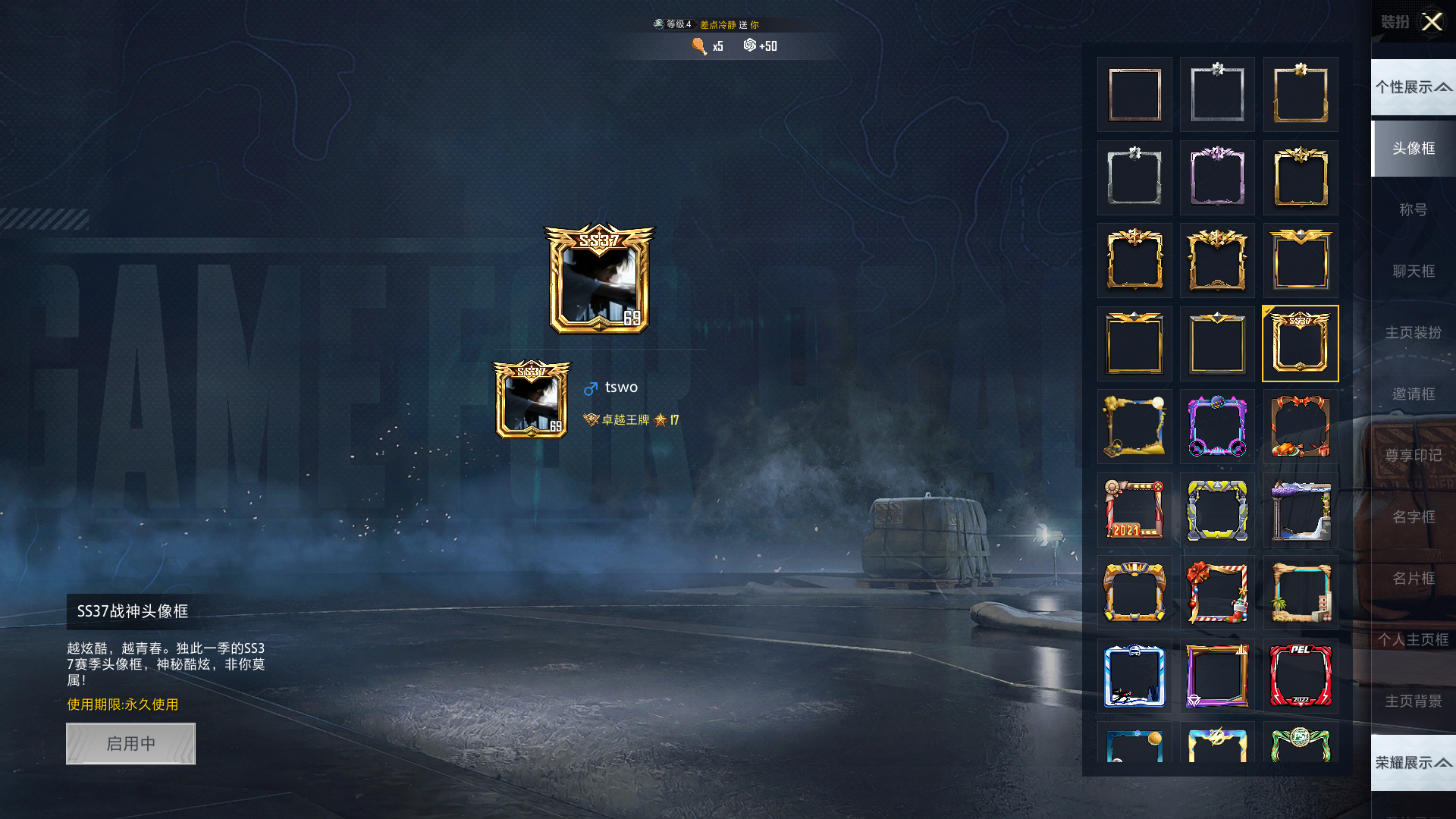Select the 2021 candy cane avatar frame
Image resolution: width=1456 pixels, height=819 pixels.
click(x=1134, y=510)
